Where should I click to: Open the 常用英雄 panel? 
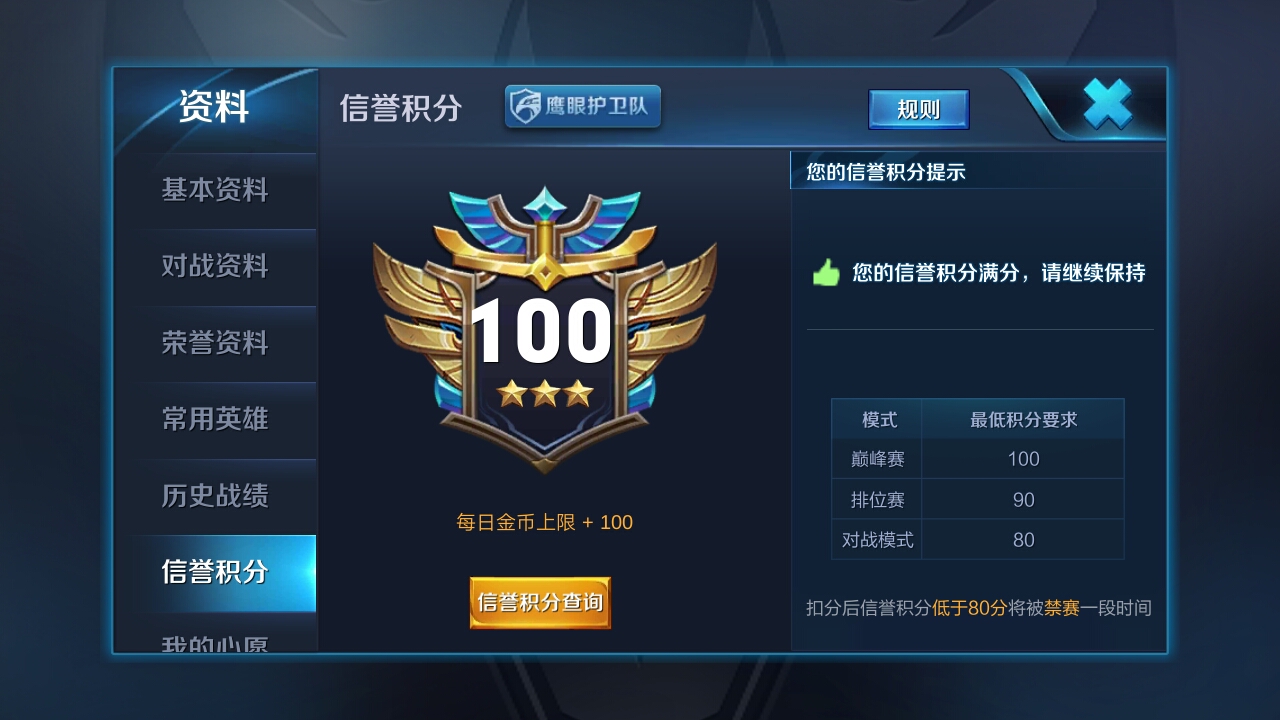(x=214, y=420)
